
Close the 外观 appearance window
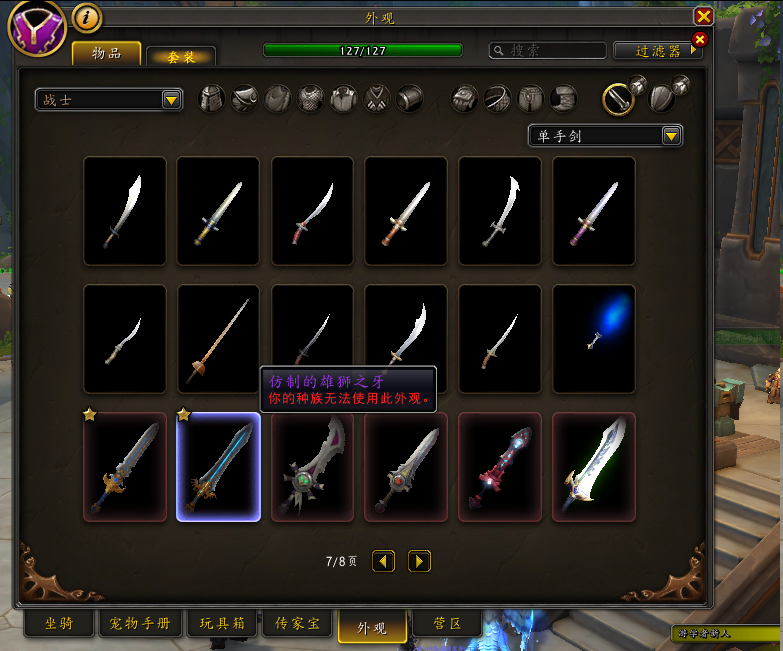click(x=704, y=16)
